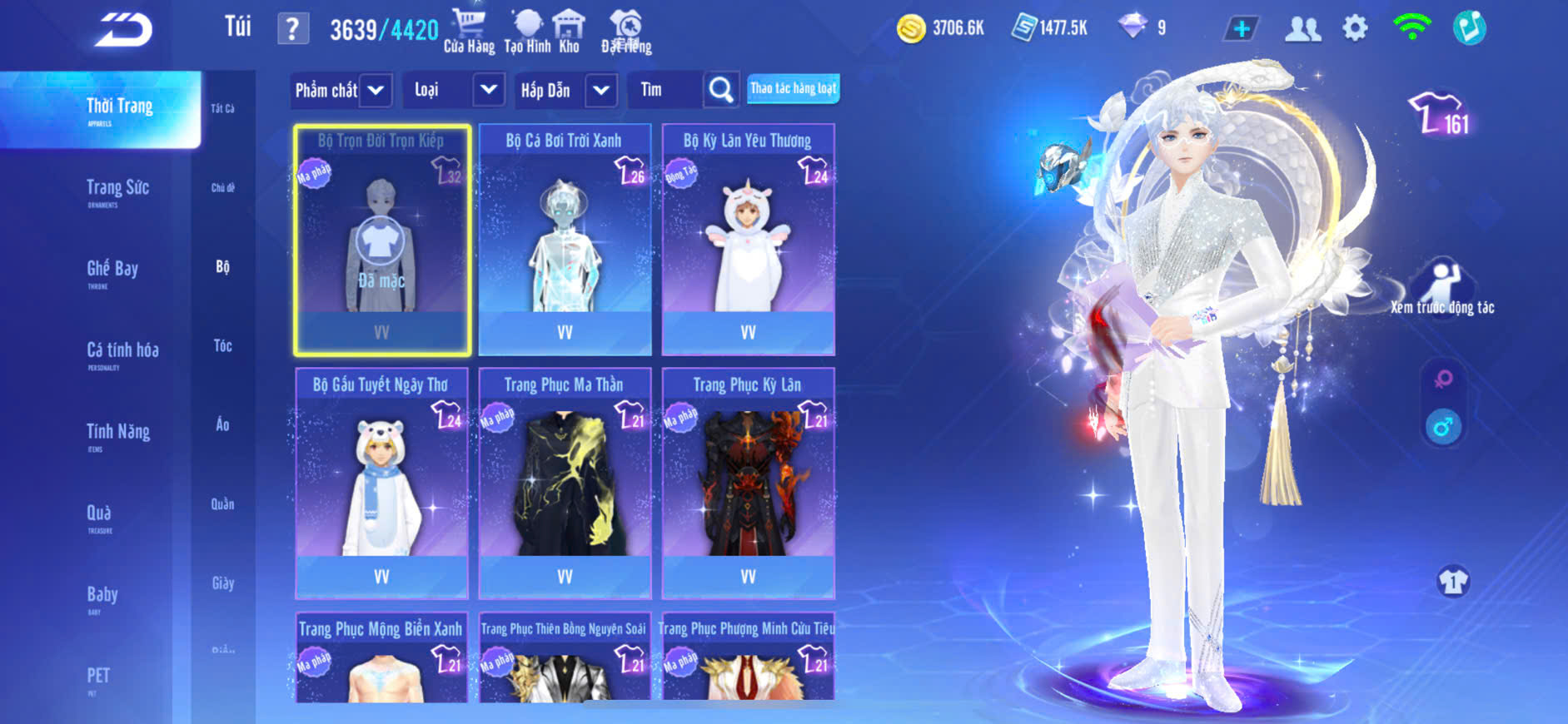Open the Tạo Hình styling menu
Image resolution: width=1568 pixels, height=724 pixels.
527,31
